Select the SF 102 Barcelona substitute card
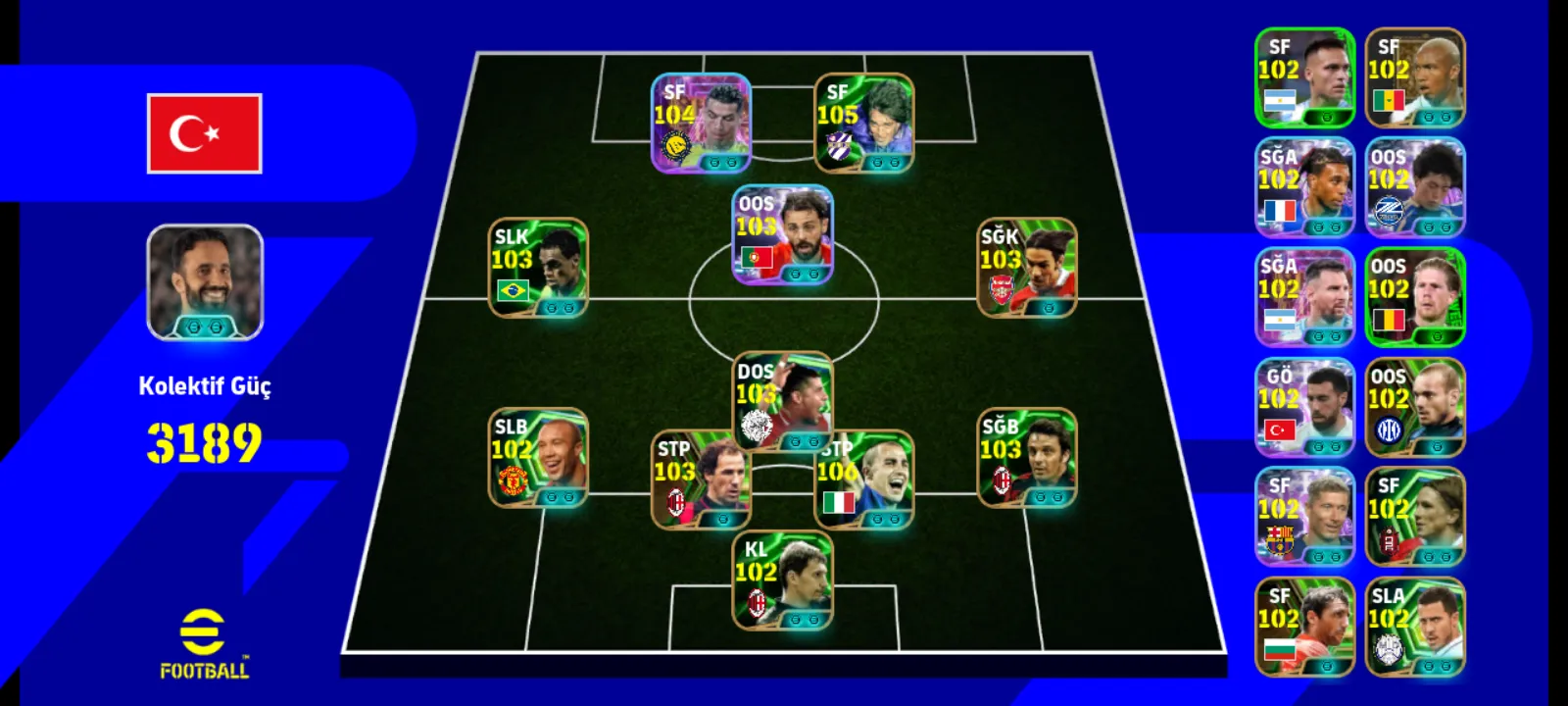Screen dimensions: 1568x706 pos(1304,518)
